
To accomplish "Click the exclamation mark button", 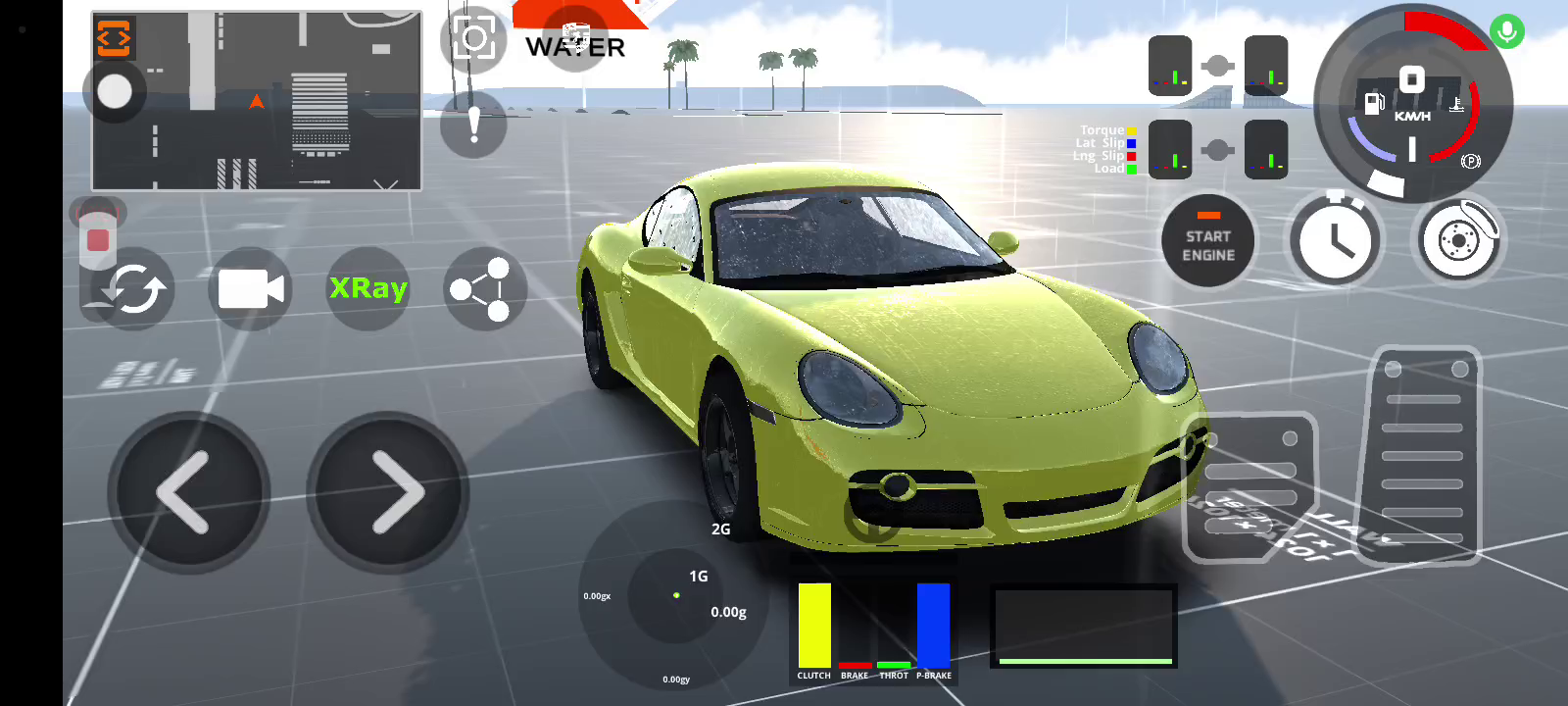I will coord(474,125).
